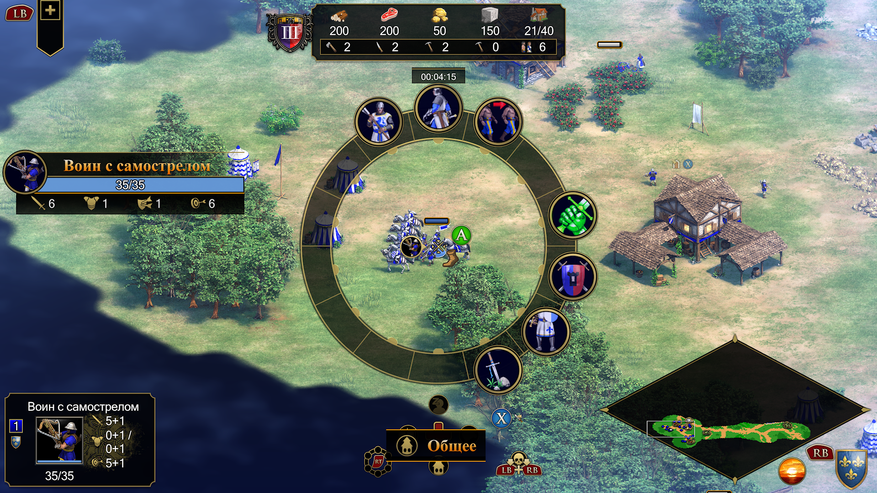Screen dimensions: 877x493
Task: Activate the green fist command icon
Action: 573,215
